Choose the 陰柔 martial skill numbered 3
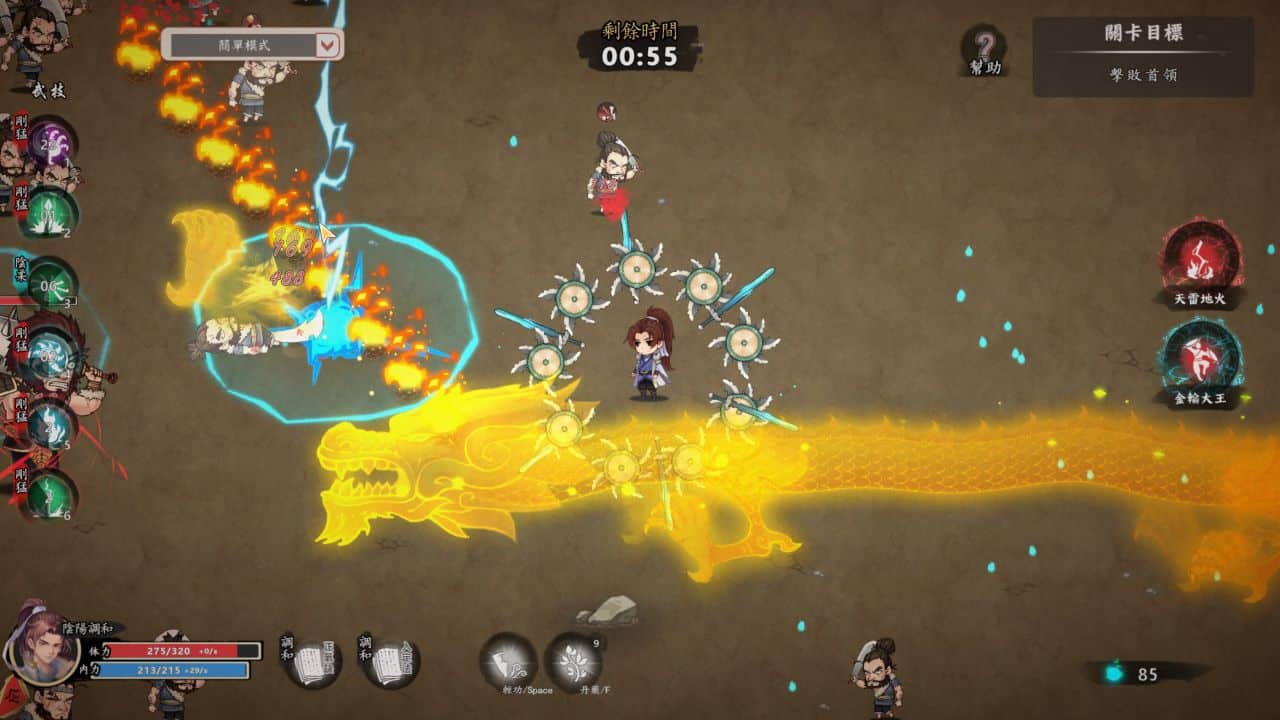 point(50,284)
